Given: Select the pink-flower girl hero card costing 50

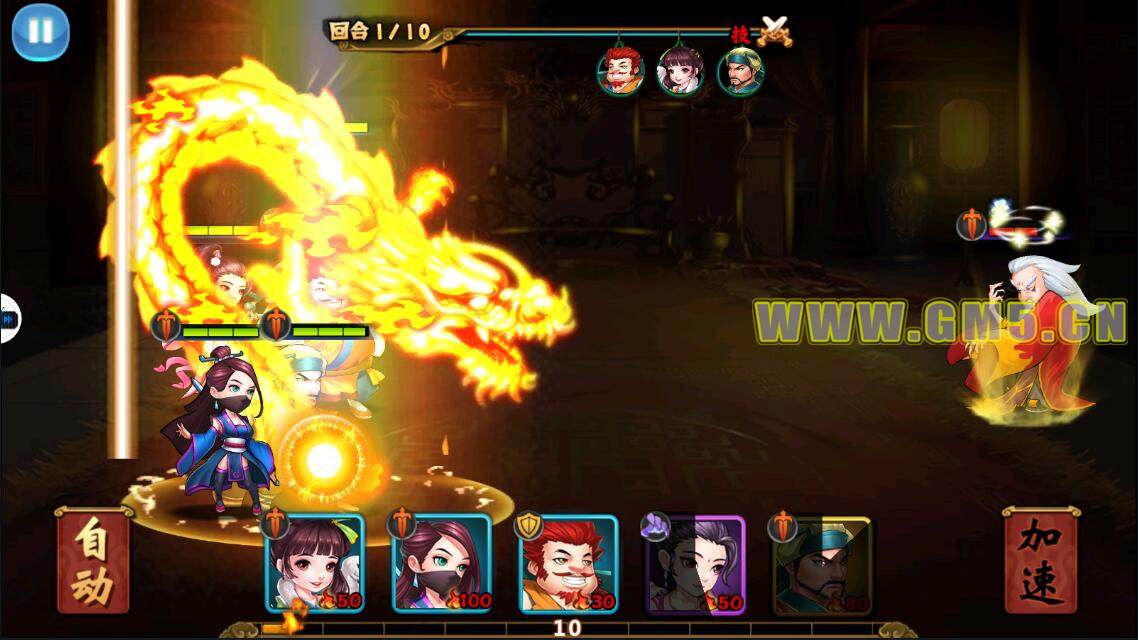Looking at the screenshot, I should click(314, 564).
